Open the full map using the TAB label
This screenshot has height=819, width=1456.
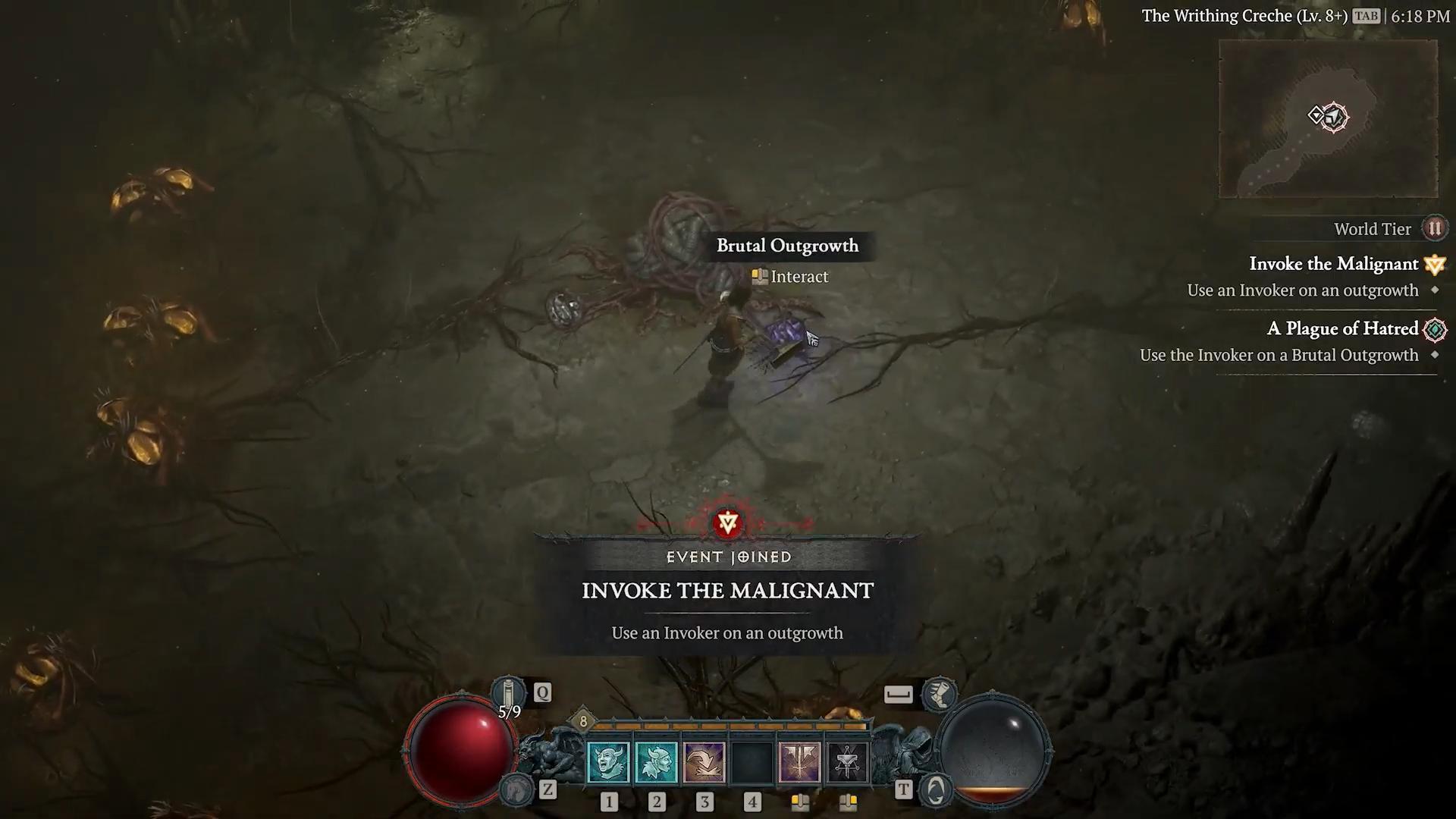[x=1365, y=15]
